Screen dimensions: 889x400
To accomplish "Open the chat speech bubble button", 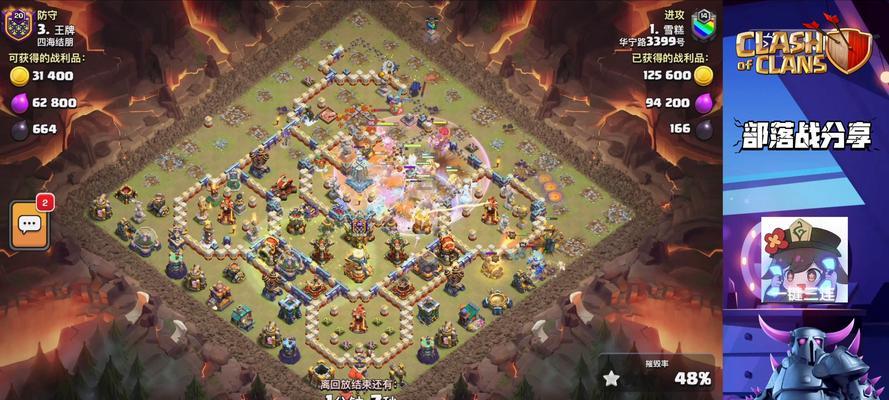I will tap(29, 224).
